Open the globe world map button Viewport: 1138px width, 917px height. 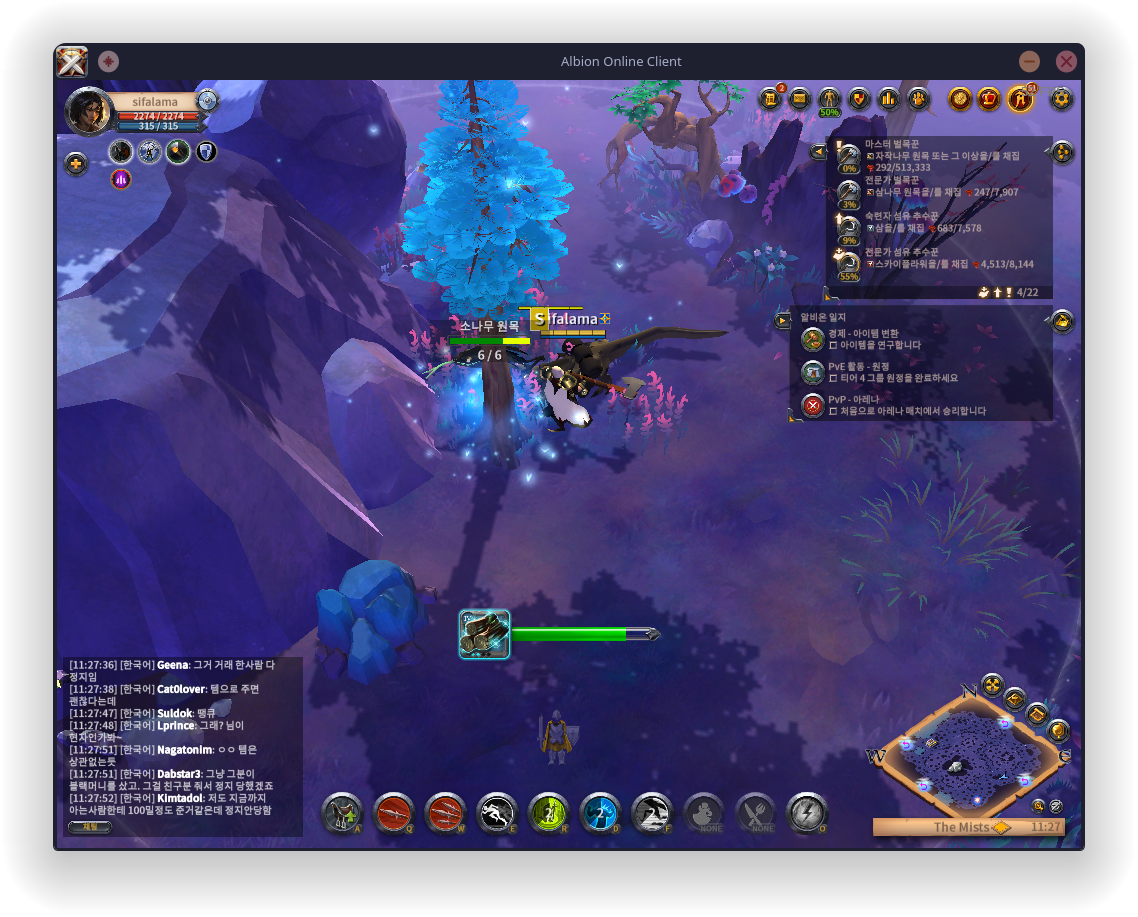click(x=1058, y=730)
